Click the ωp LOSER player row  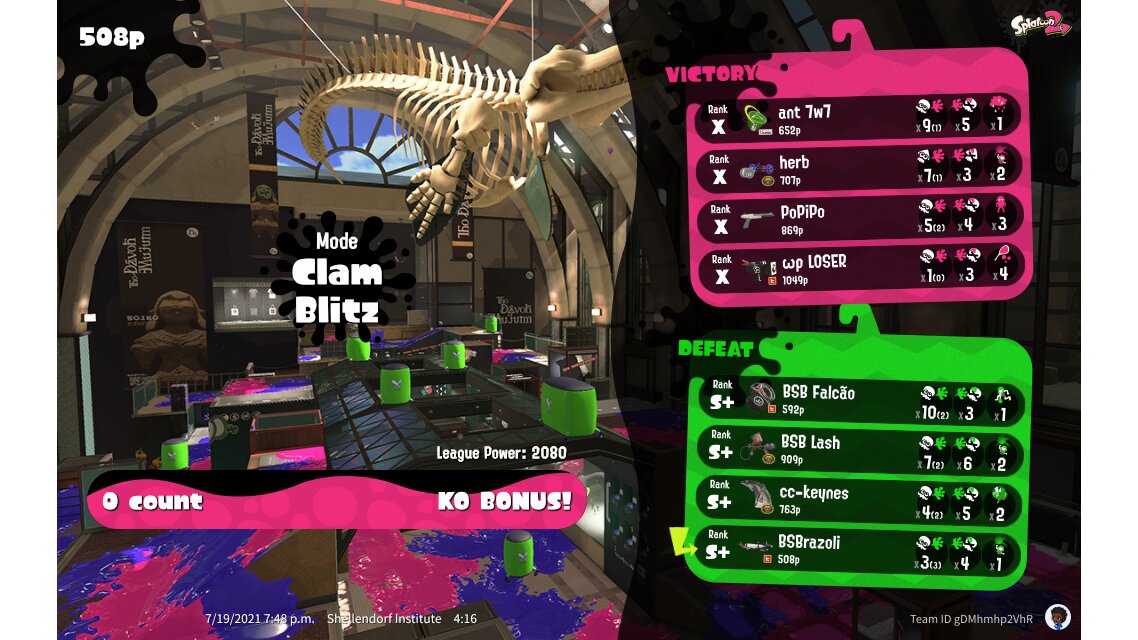[x=860, y=267]
